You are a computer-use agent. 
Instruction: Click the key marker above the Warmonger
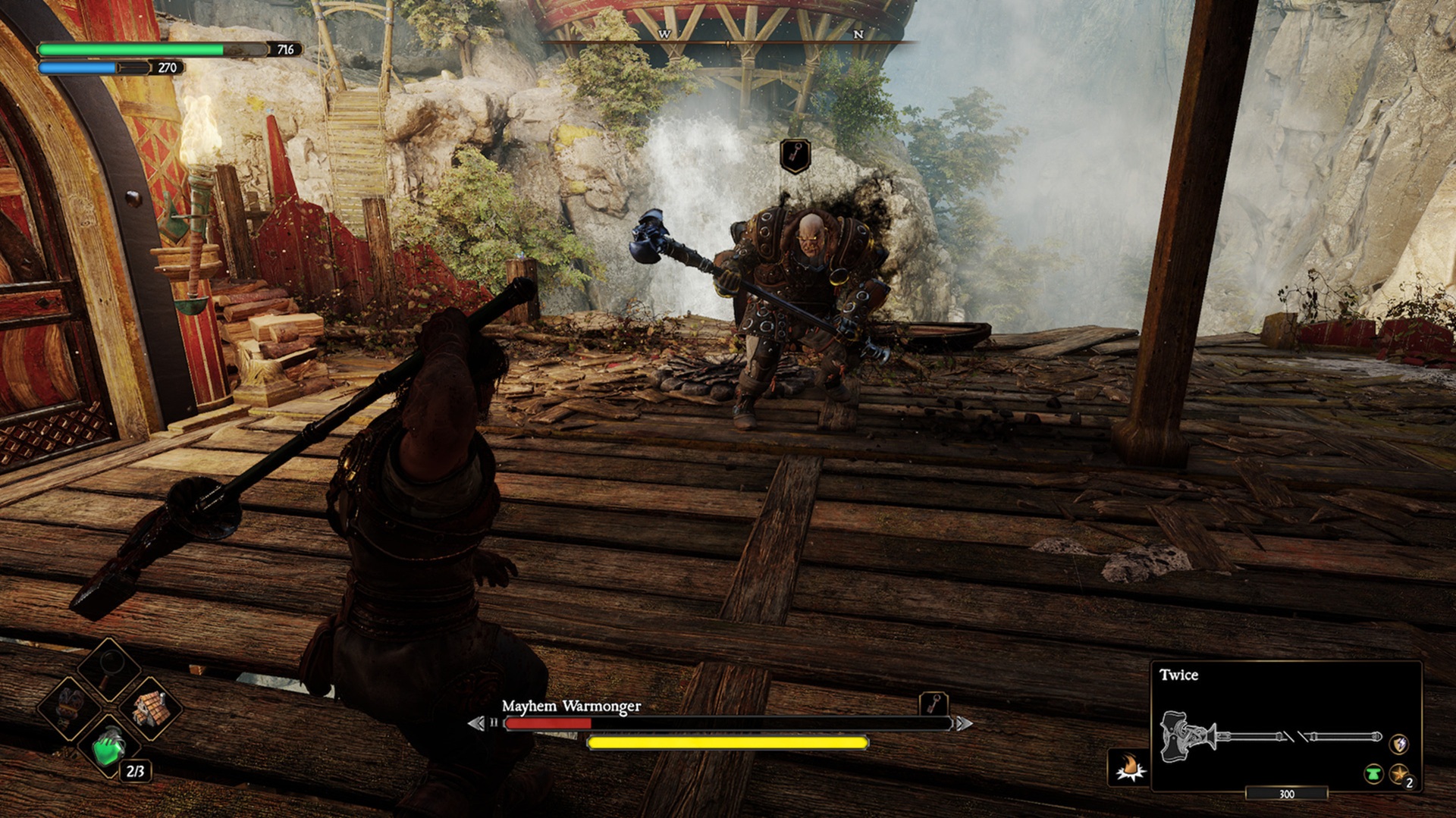tap(795, 155)
